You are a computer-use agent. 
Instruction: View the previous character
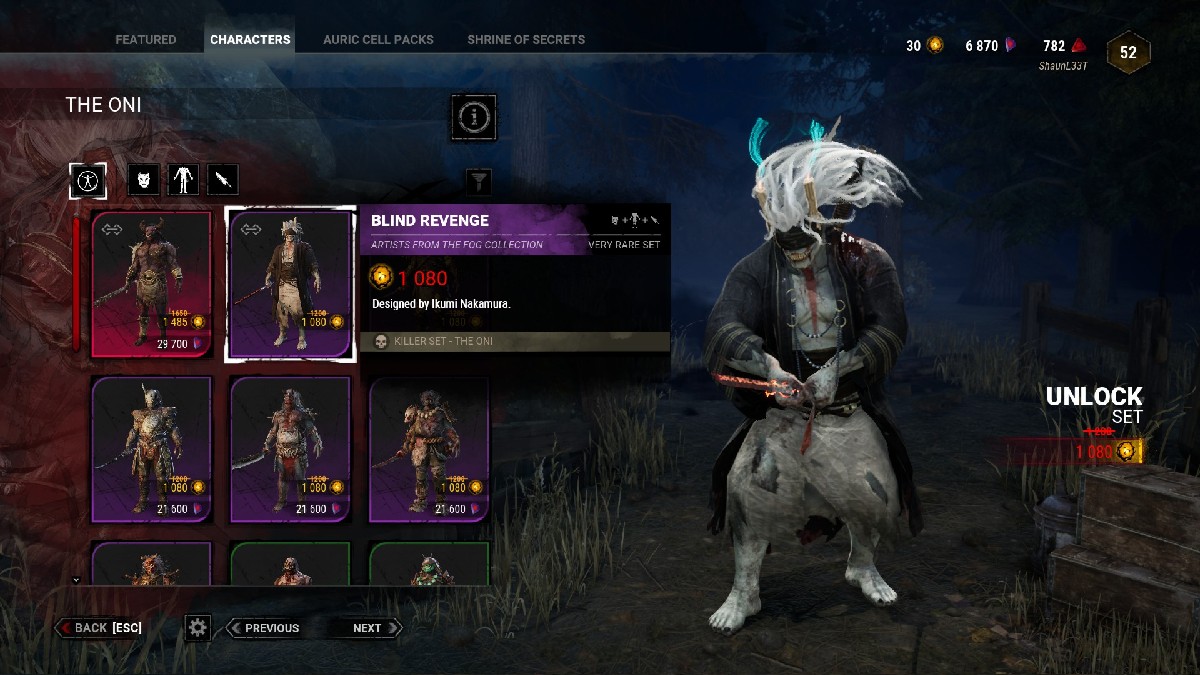click(x=263, y=628)
